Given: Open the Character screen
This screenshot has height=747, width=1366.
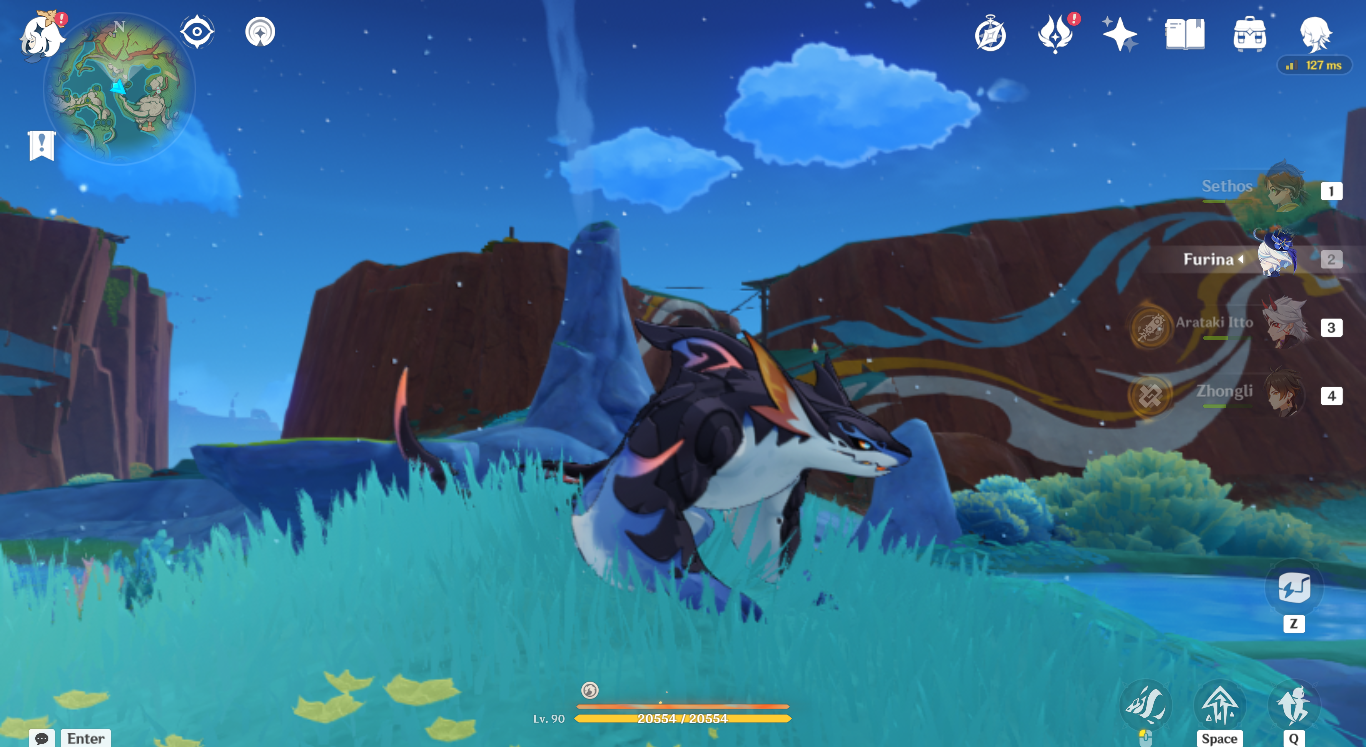Looking at the screenshot, I should coord(1316,32).
